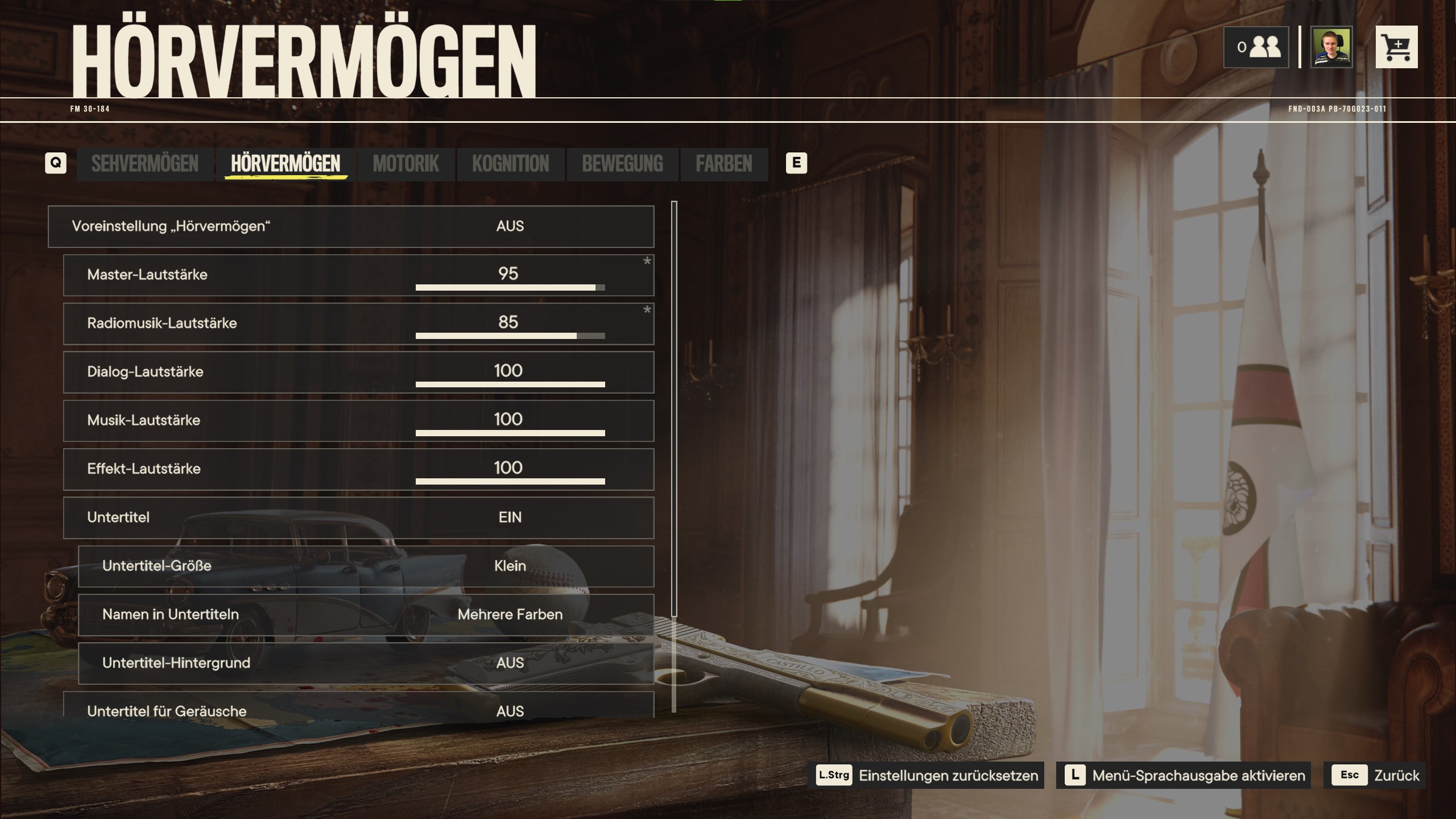The image size is (1456, 819).
Task: Set the Radiomusik-Lautstärke slider
Action: pyautogui.click(x=510, y=336)
